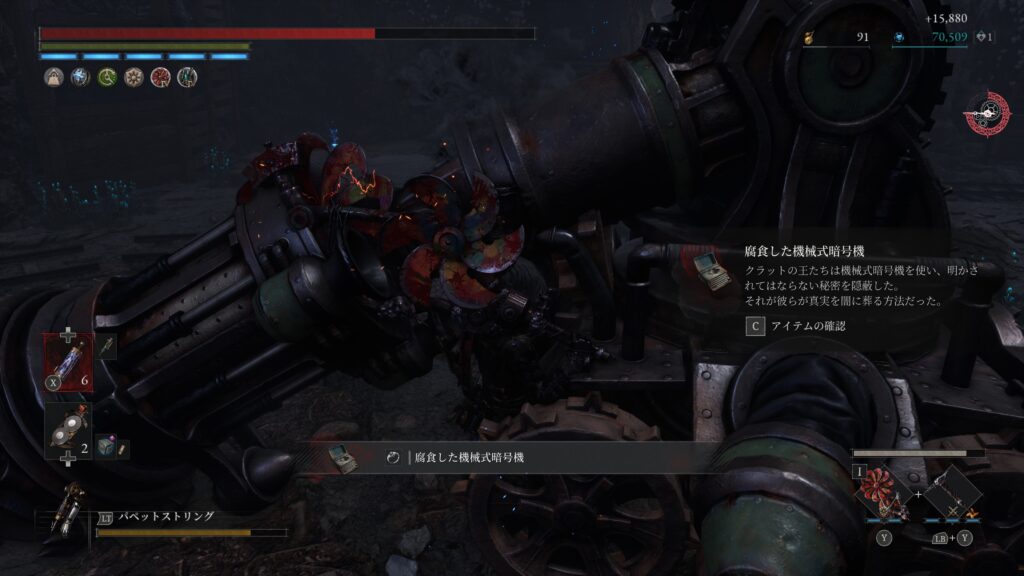This screenshot has height=576, width=1024.
Task: Select the パペットストリング Legion Arm icon
Action: (x=70, y=511)
